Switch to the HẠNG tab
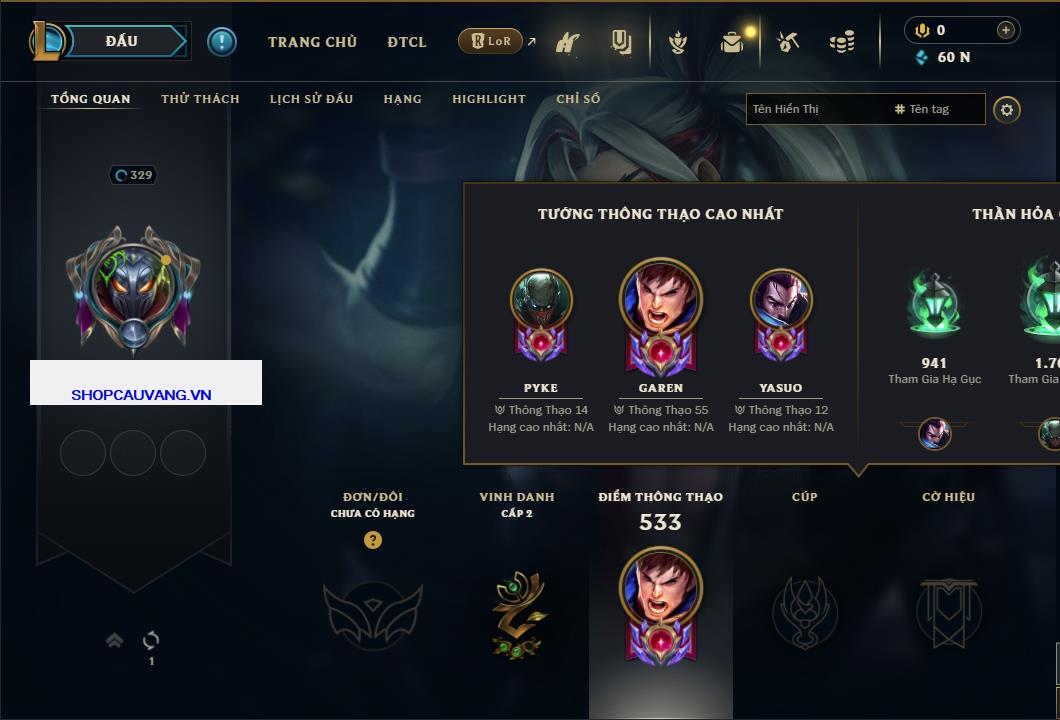 [402, 99]
